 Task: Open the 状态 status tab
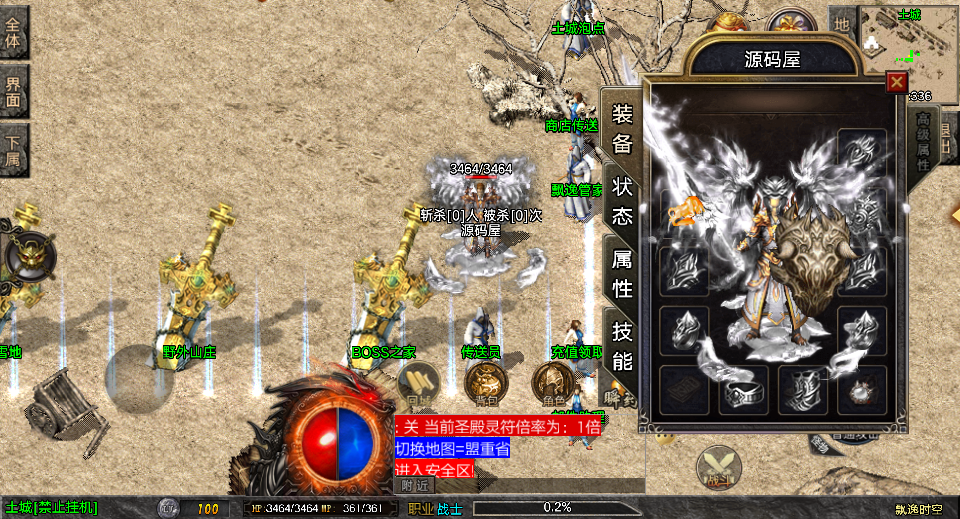[x=622, y=202]
